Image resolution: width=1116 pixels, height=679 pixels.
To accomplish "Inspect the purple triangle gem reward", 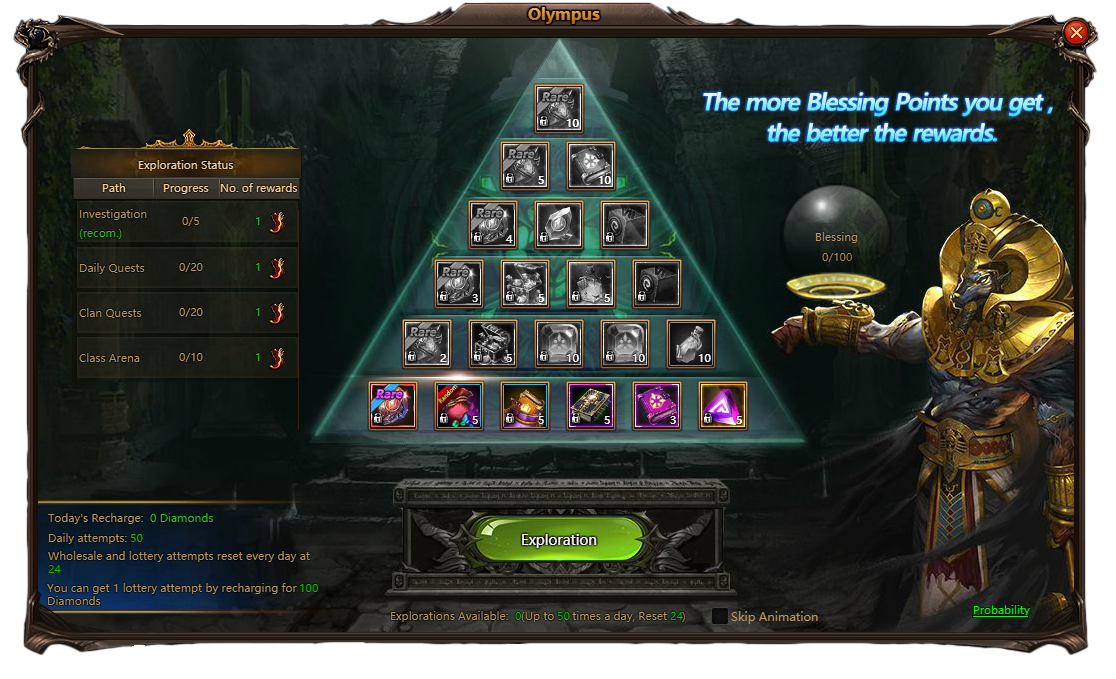I will 723,405.
